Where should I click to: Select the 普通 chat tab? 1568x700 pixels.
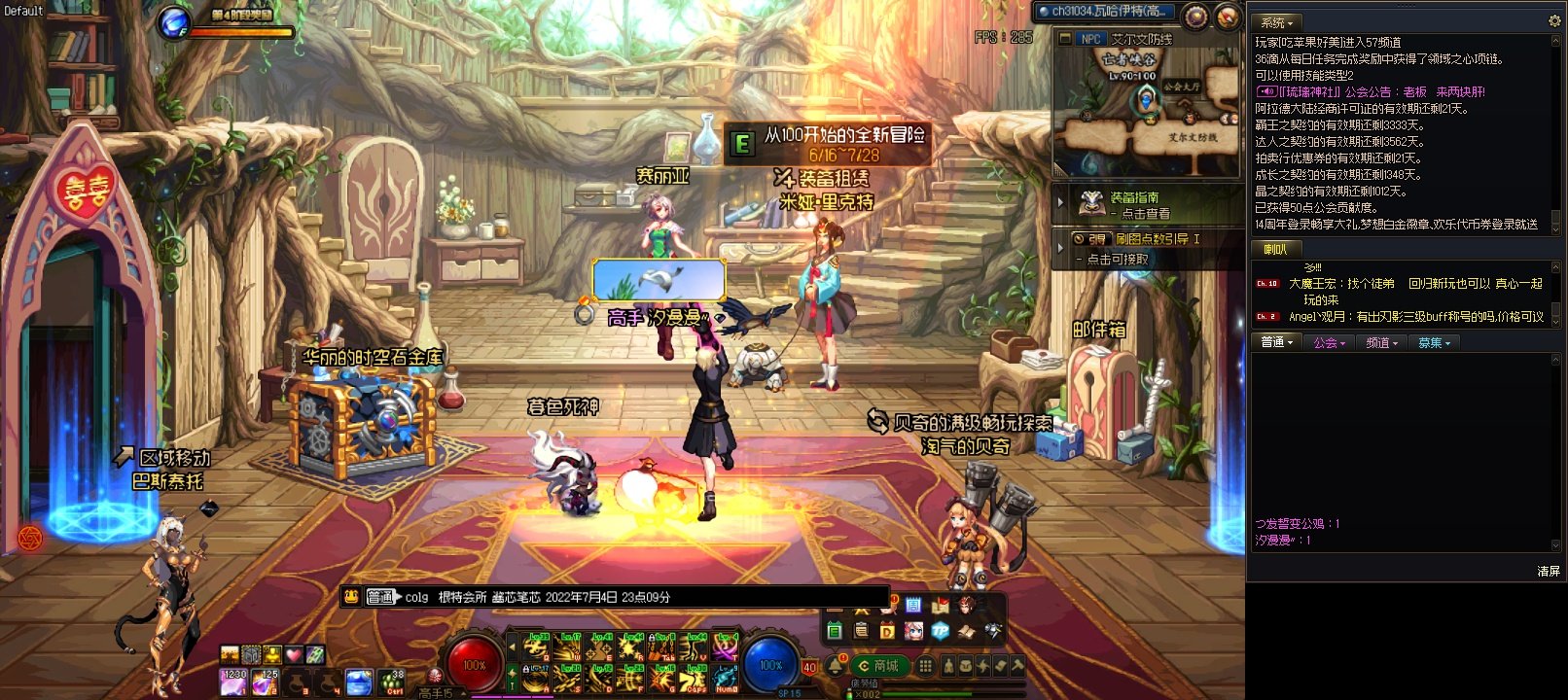point(1276,342)
